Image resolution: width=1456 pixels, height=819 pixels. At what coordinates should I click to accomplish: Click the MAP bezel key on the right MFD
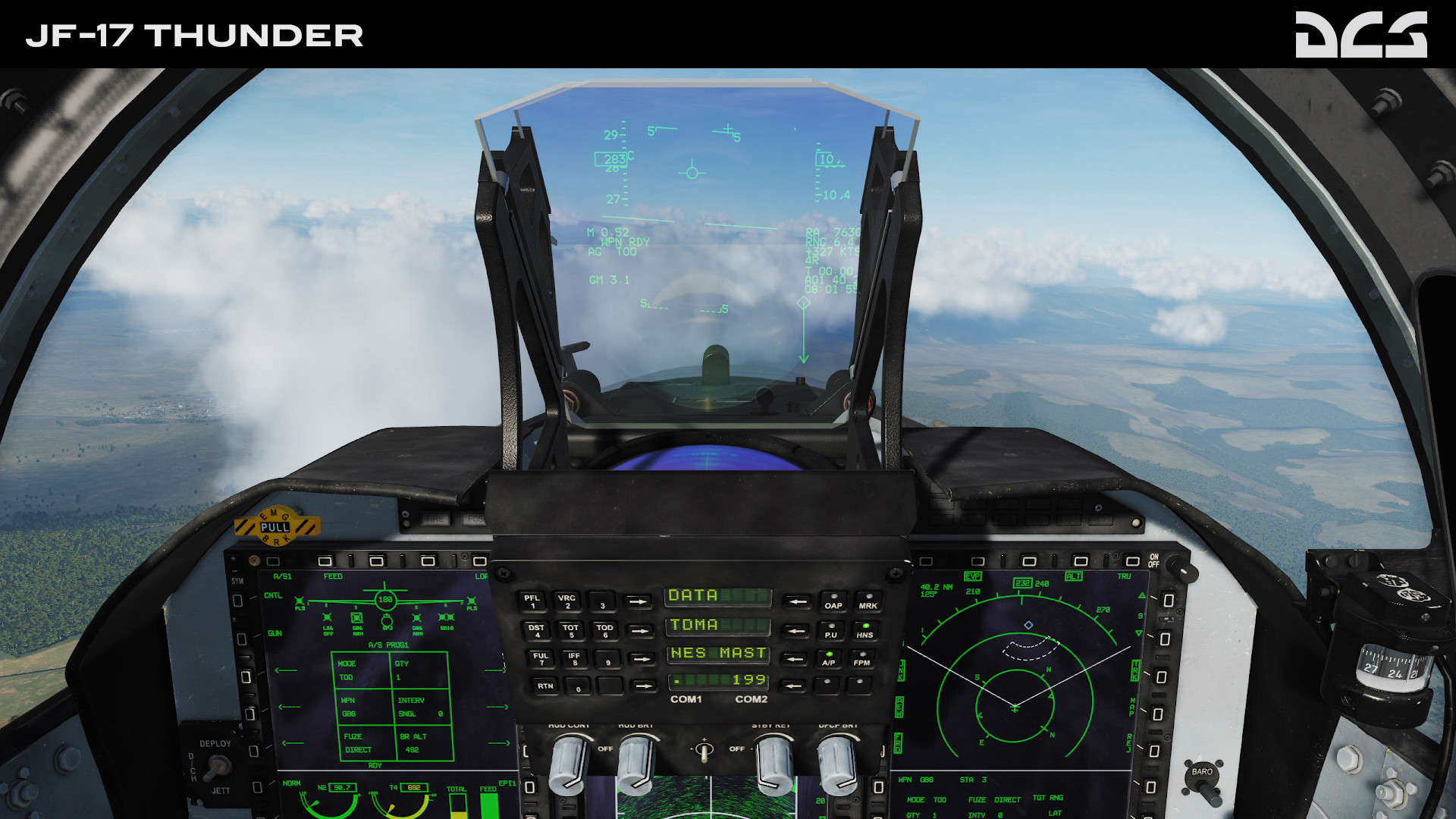click(x=1158, y=714)
